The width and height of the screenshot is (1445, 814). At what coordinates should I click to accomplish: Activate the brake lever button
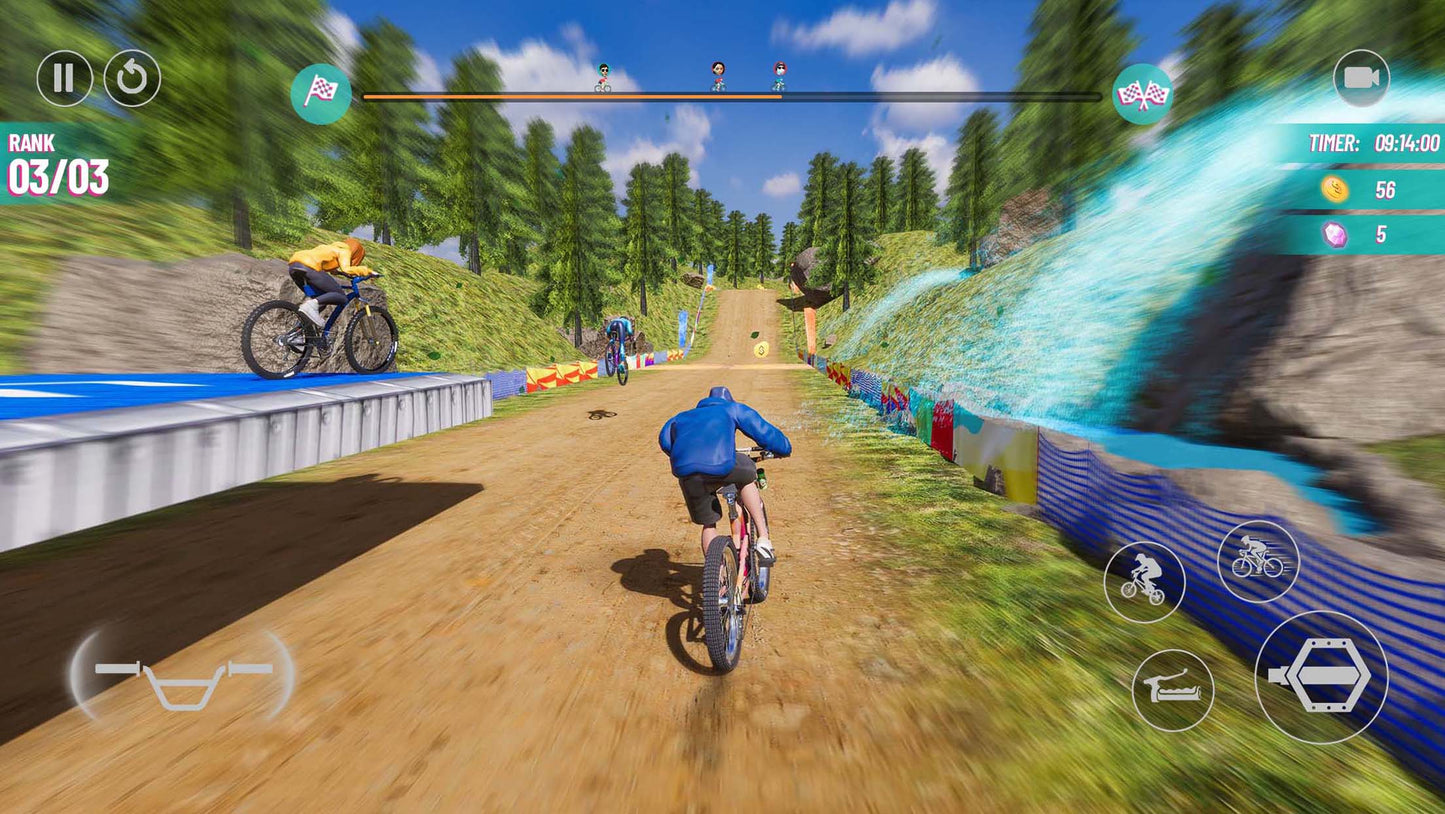click(1173, 690)
